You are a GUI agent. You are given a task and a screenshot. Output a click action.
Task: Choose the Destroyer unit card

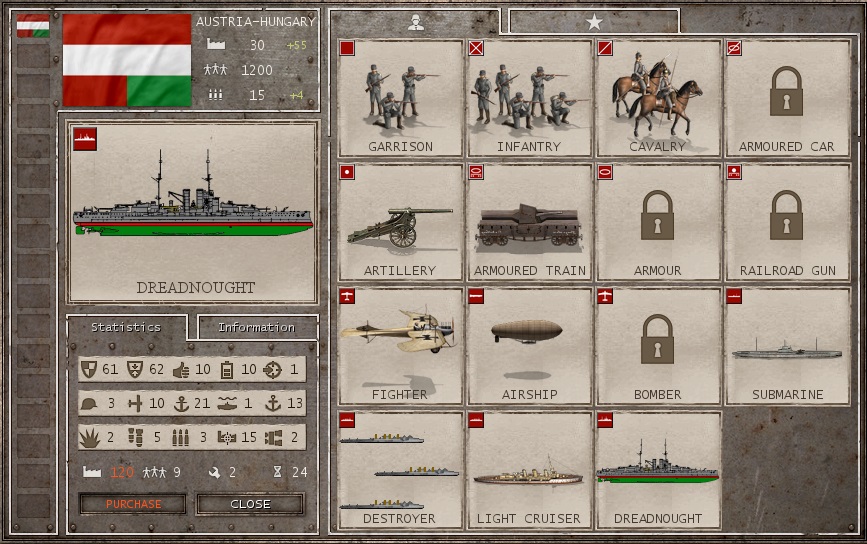[x=400, y=470]
